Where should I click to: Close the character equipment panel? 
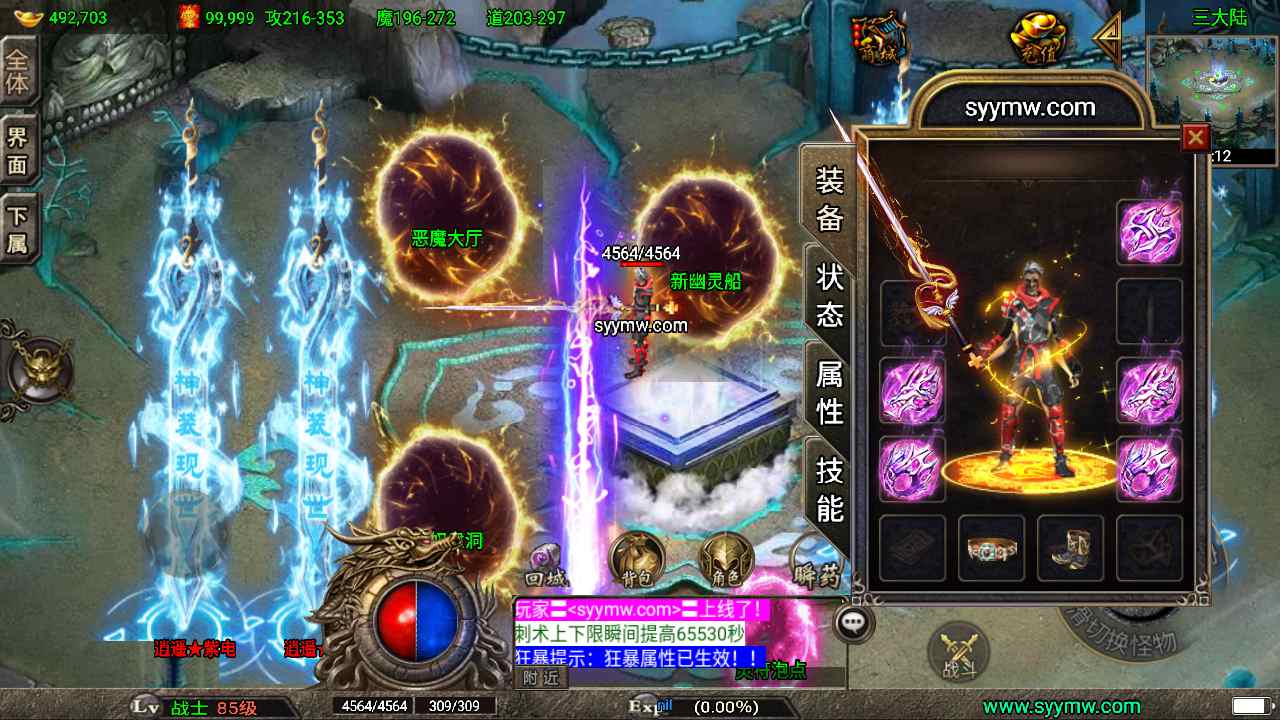point(1195,138)
